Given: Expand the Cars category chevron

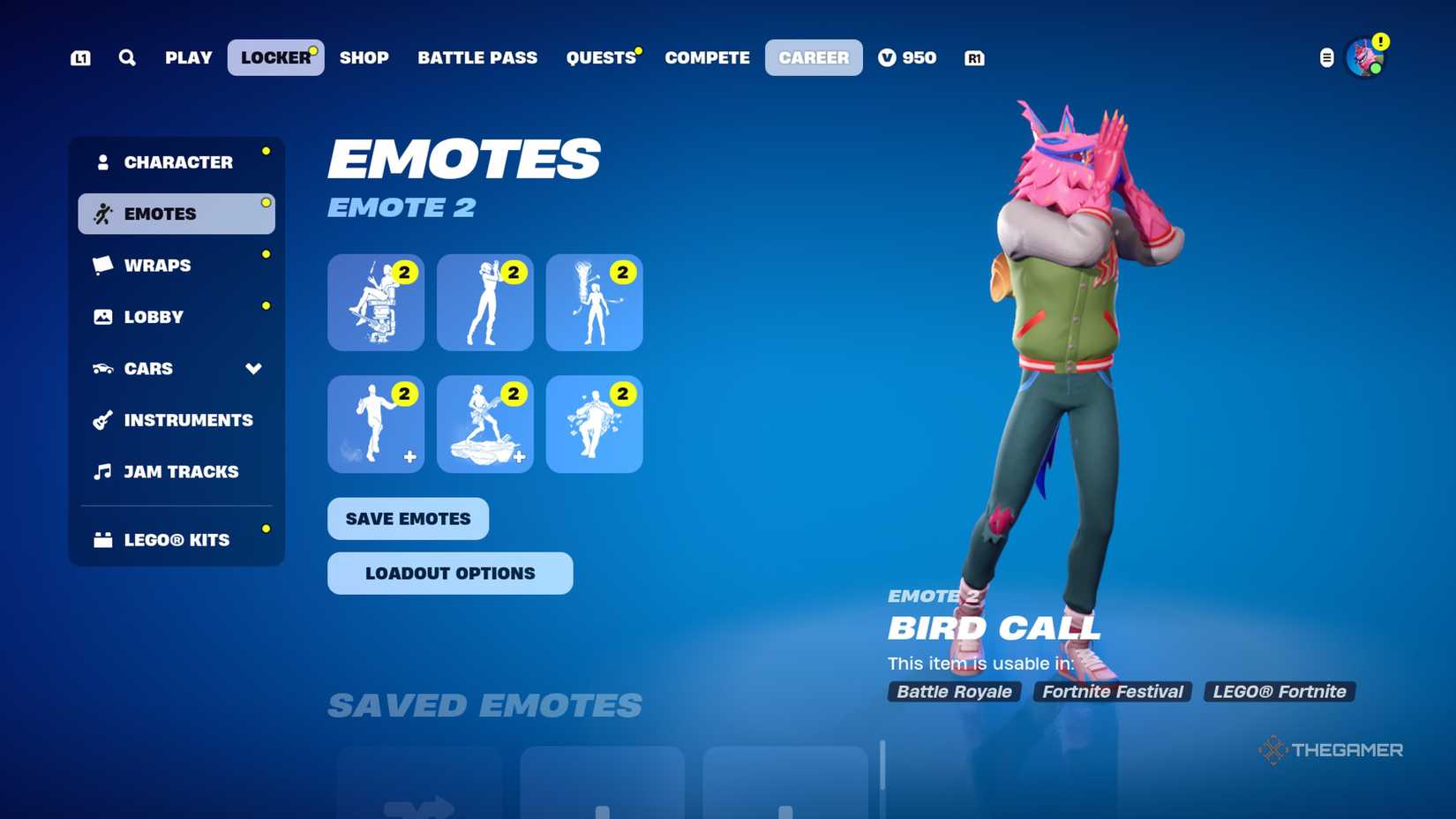Looking at the screenshot, I should pyautogui.click(x=254, y=369).
